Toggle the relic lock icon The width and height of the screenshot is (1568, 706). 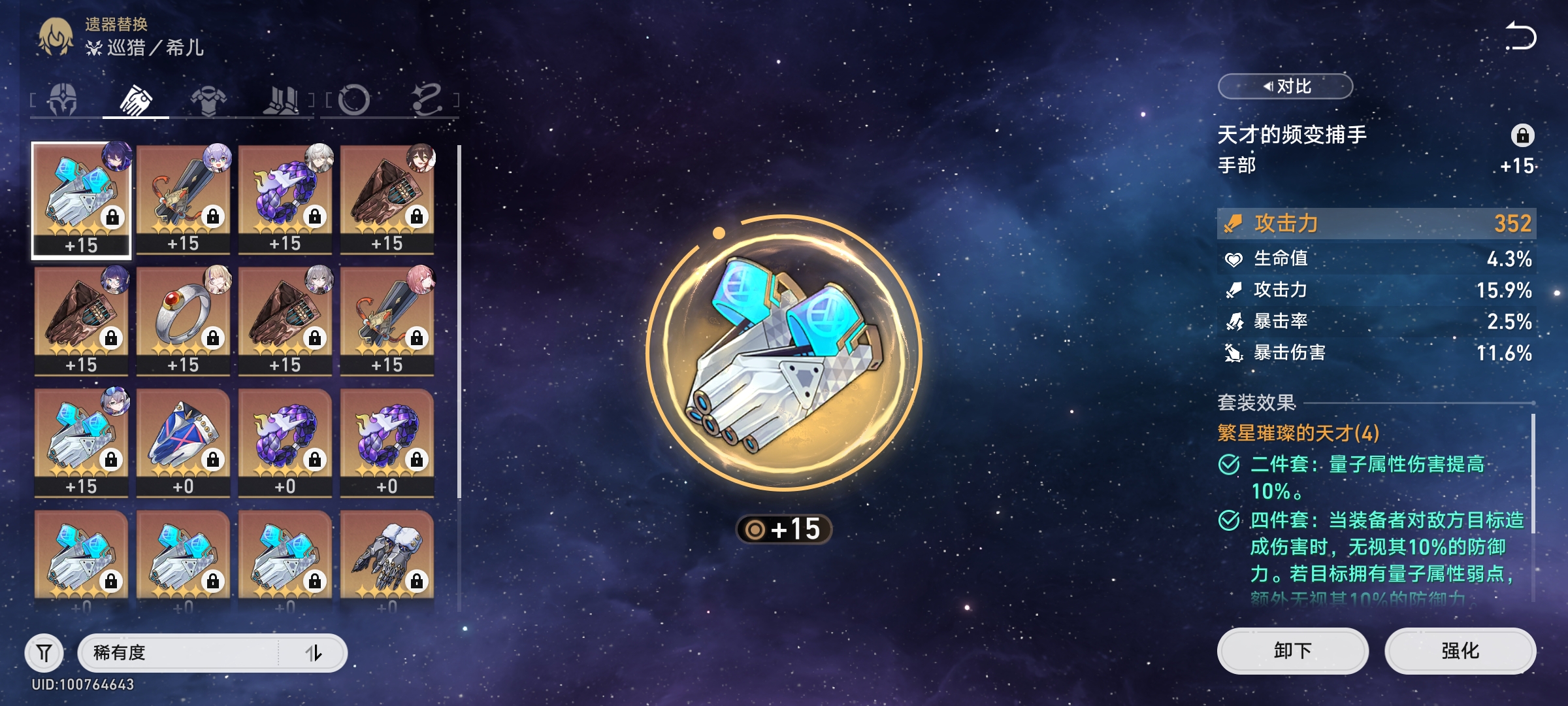click(1522, 135)
